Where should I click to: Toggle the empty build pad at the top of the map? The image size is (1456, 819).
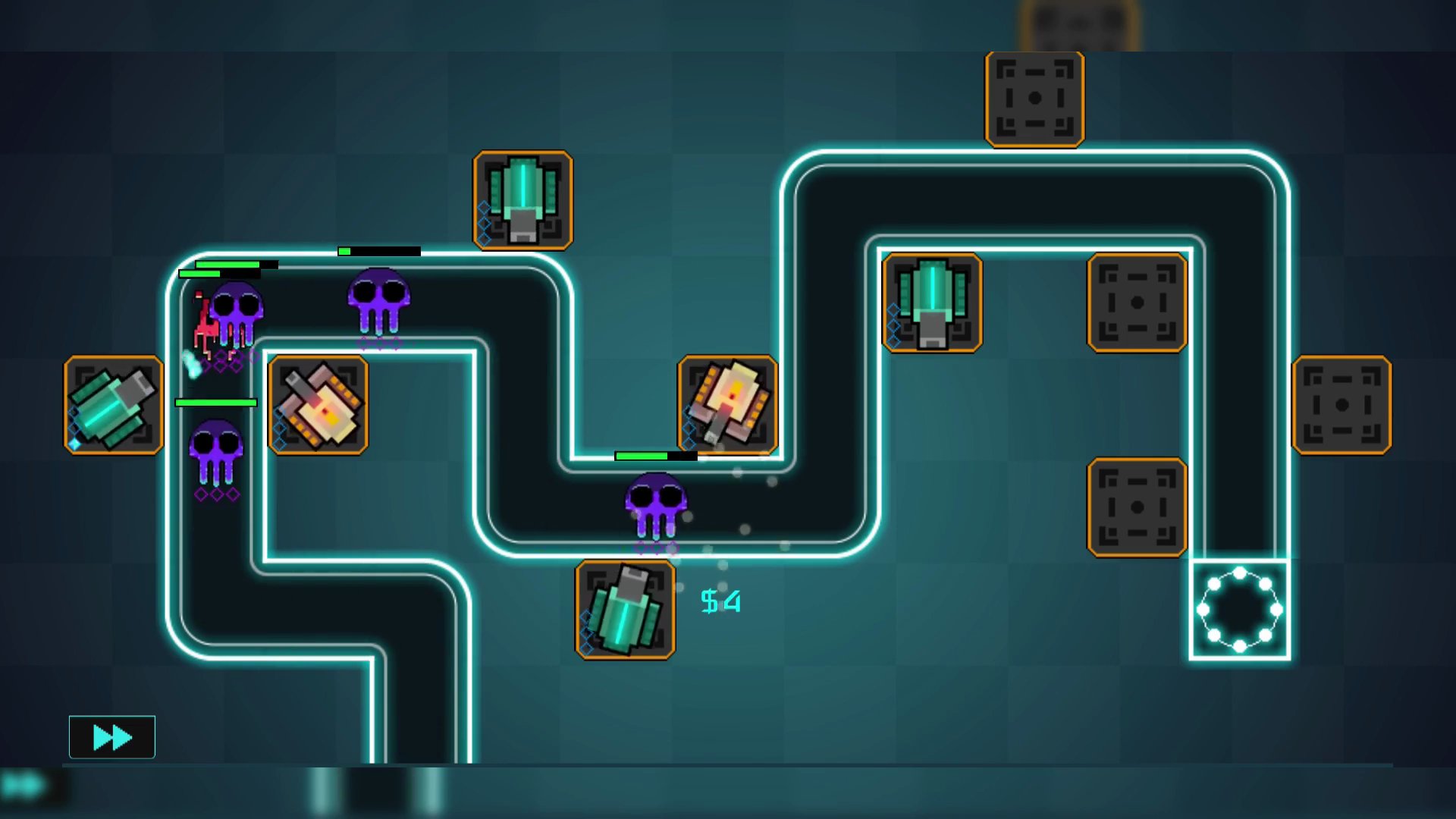point(1034,97)
